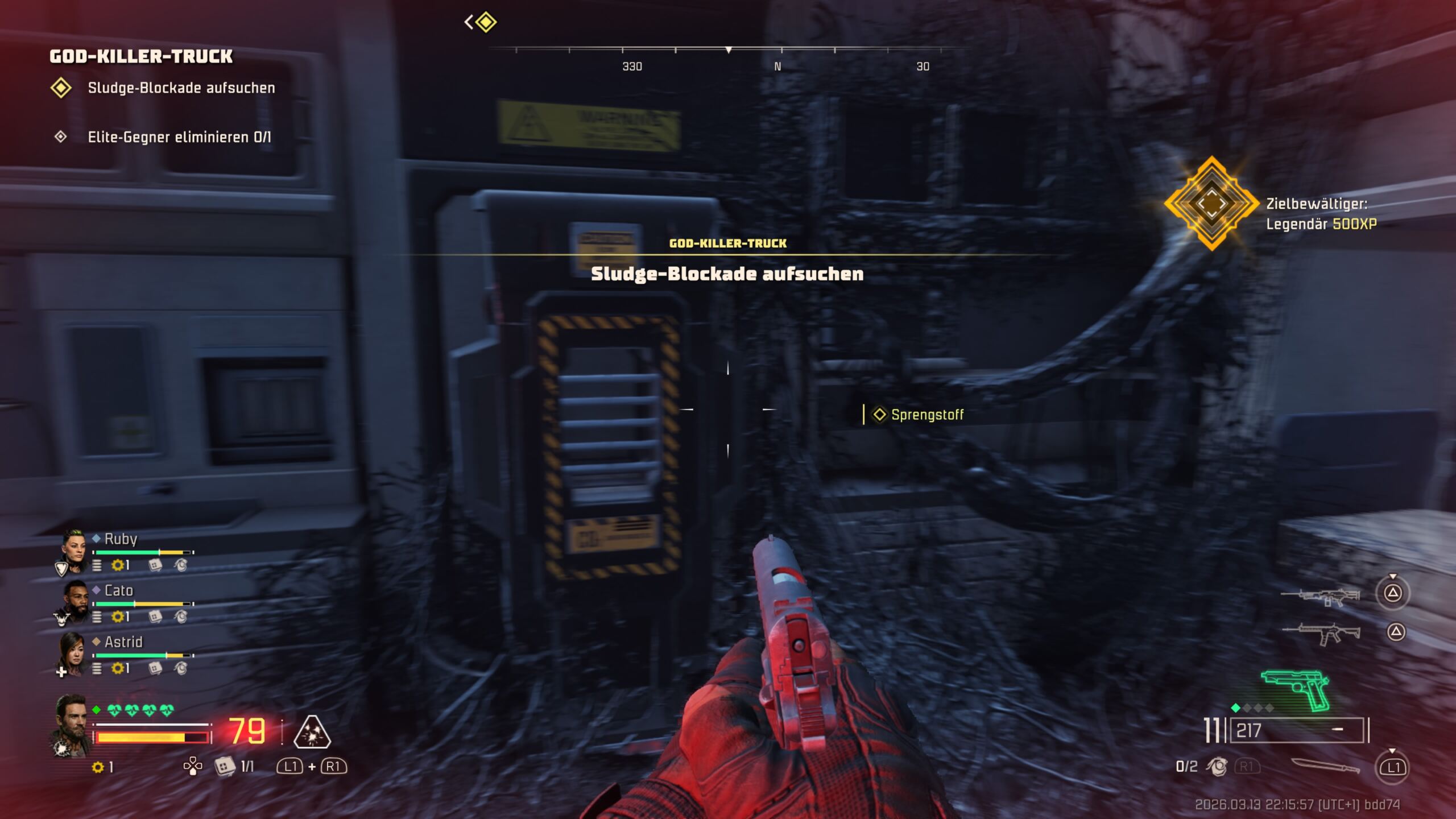Click the God-Killer-Truck mission title

click(141, 56)
